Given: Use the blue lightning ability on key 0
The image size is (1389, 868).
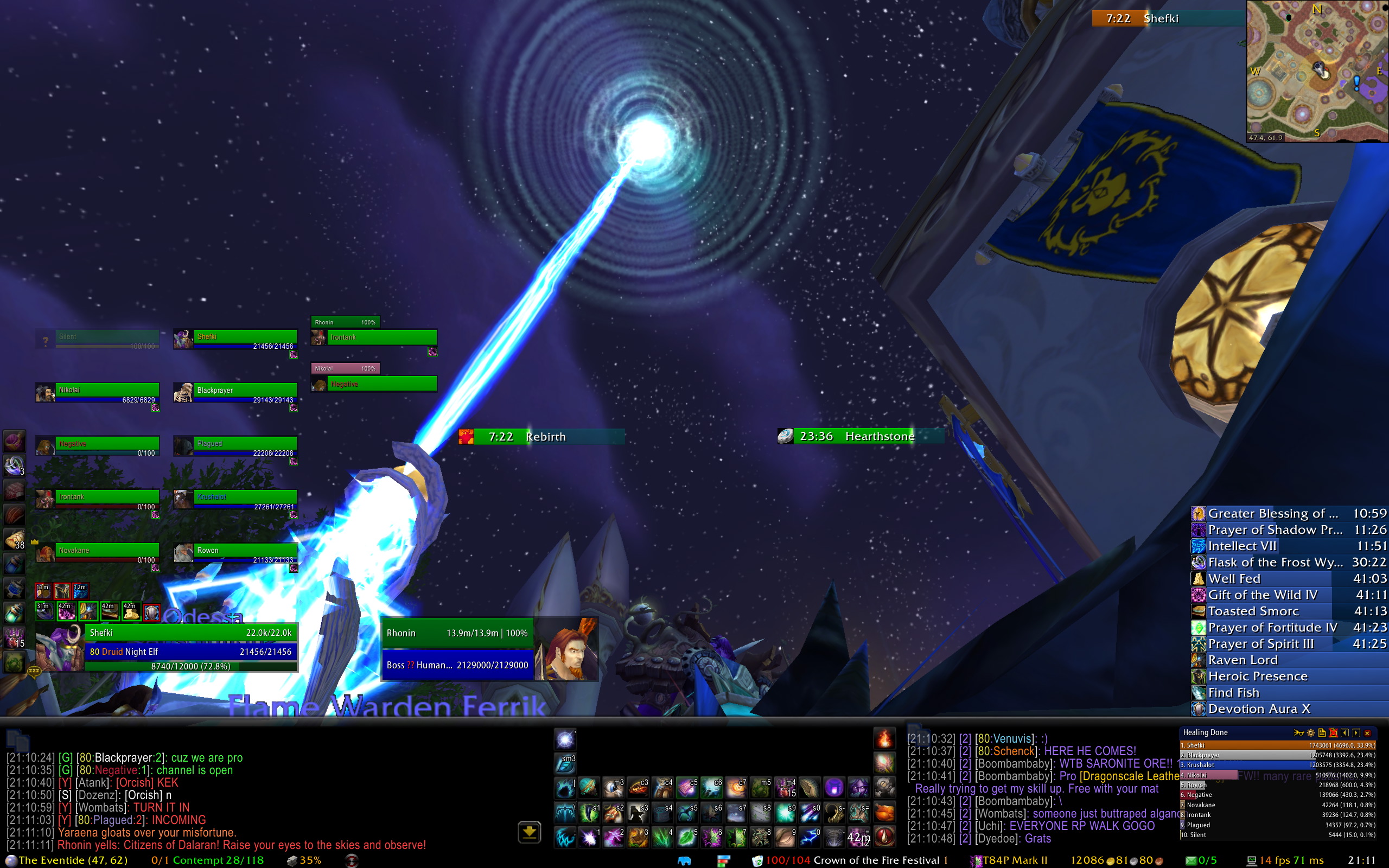Looking at the screenshot, I should tap(810, 838).
